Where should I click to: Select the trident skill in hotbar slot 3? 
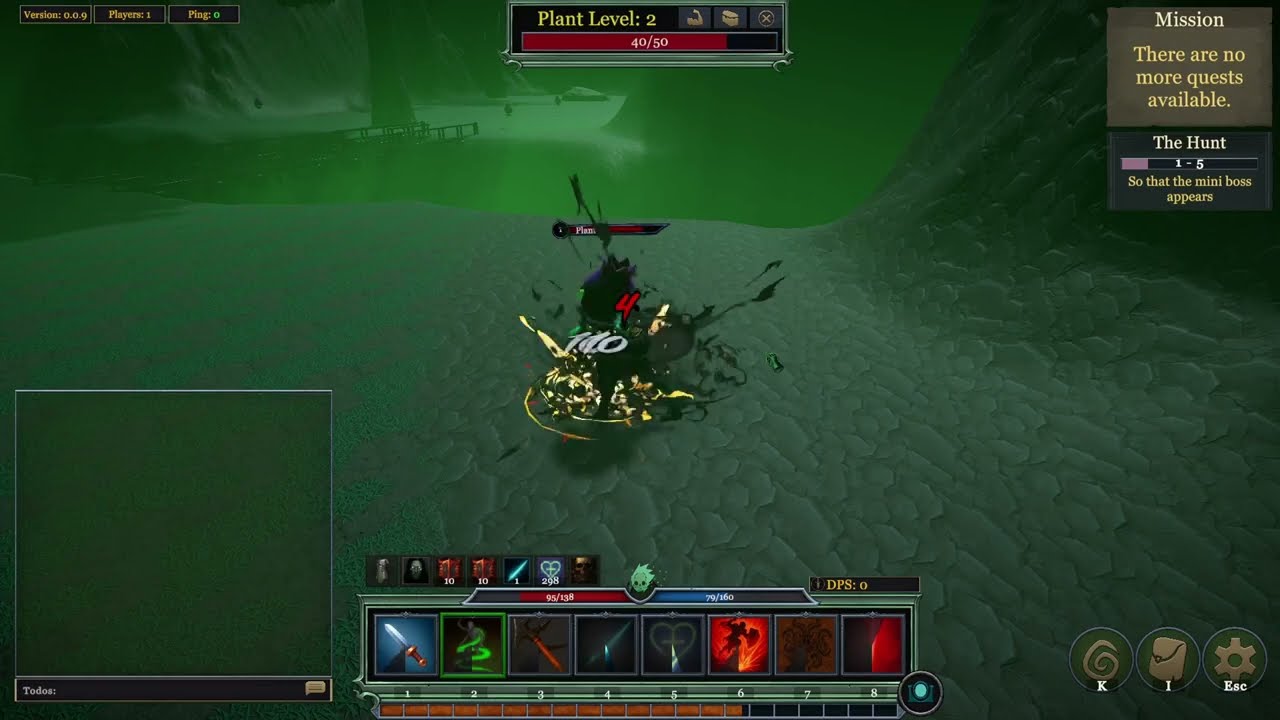point(539,649)
